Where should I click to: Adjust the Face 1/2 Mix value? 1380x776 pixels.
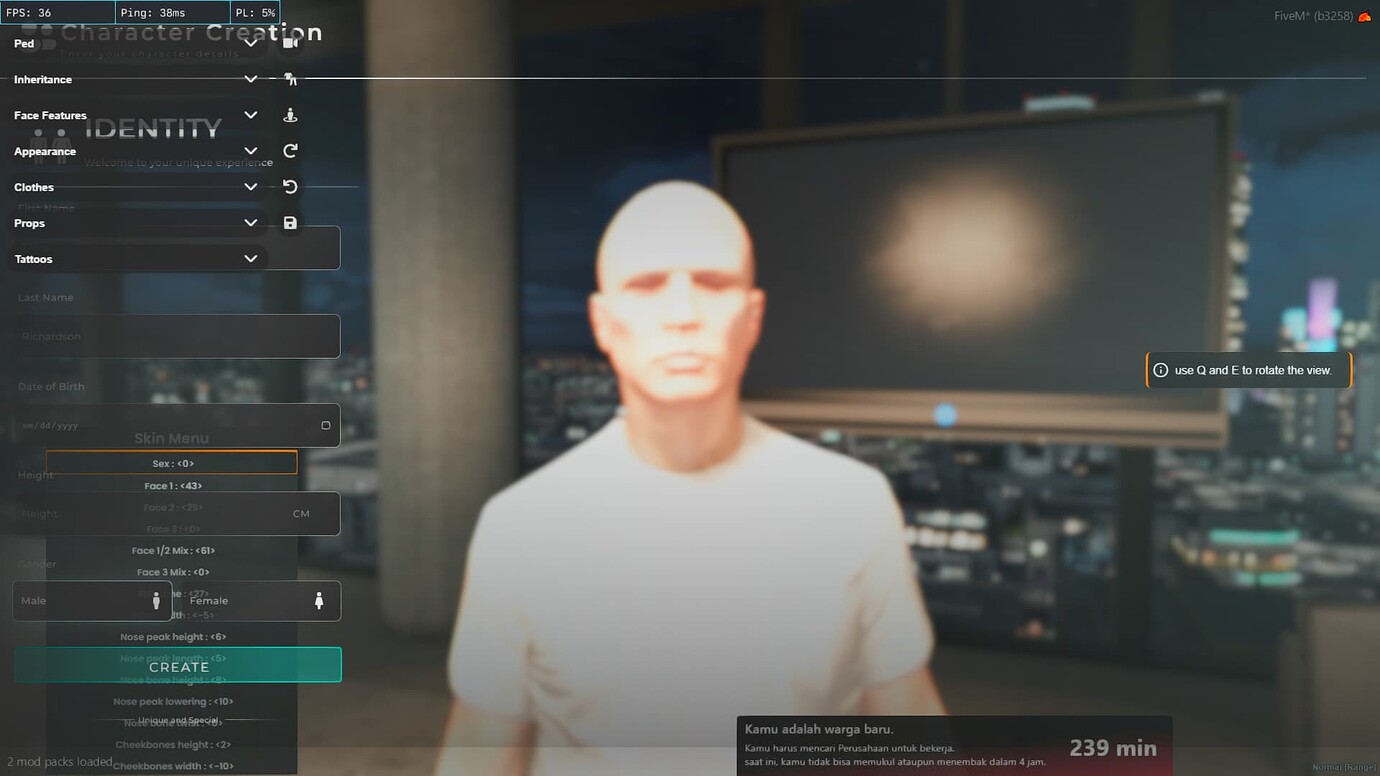pos(175,550)
